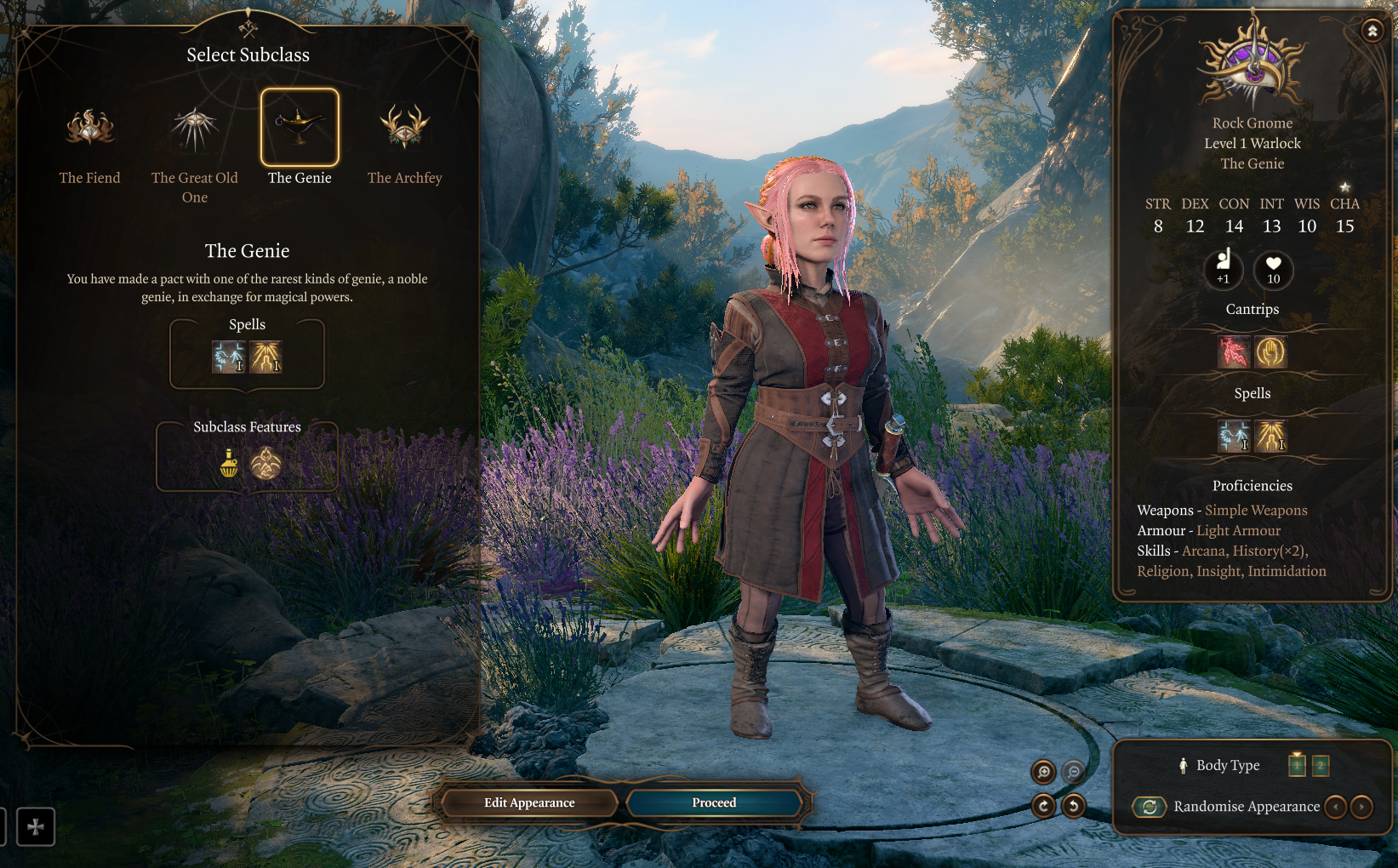Select The Fiend subclass

pyautogui.click(x=89, y=128)
